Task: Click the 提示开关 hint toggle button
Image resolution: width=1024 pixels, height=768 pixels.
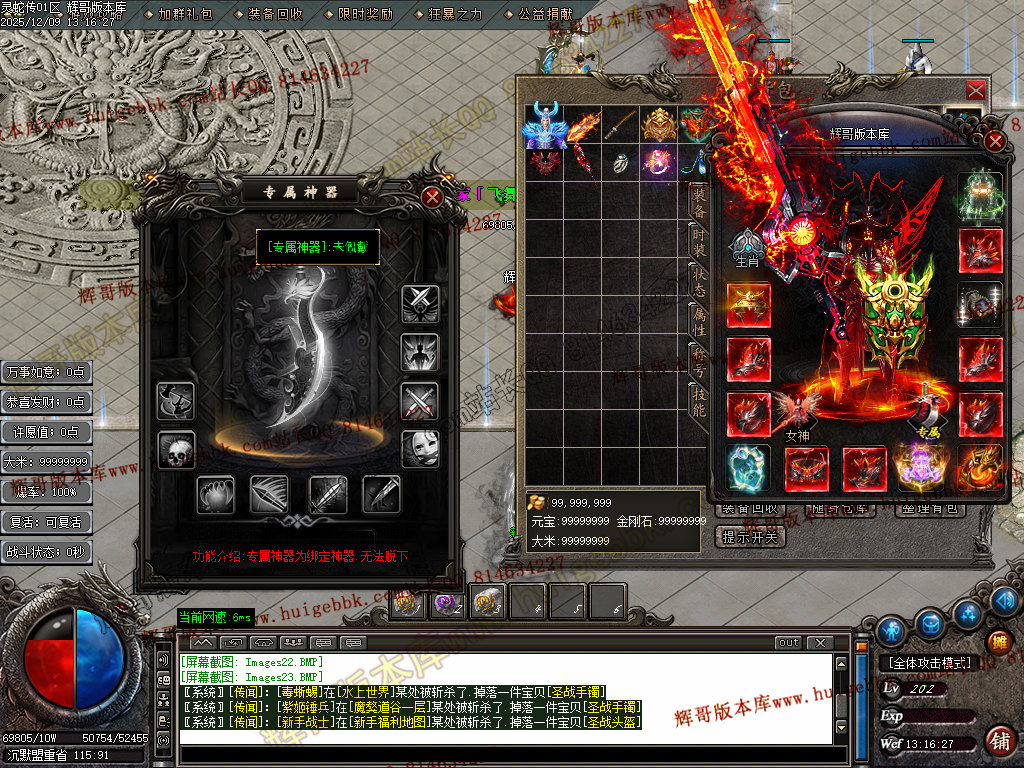Action: point(753,537)
